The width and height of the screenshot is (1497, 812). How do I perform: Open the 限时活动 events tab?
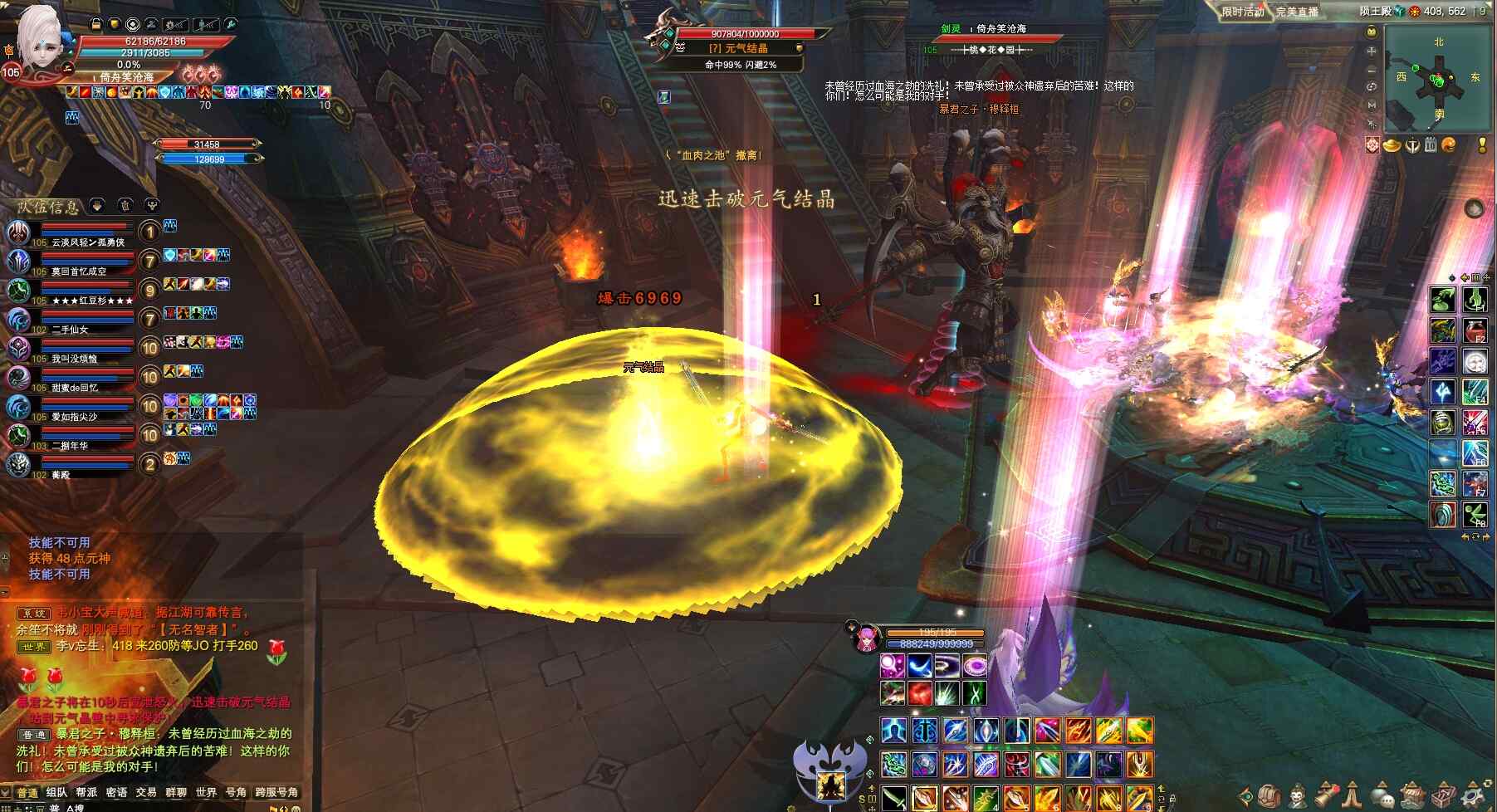point(1242,12)
